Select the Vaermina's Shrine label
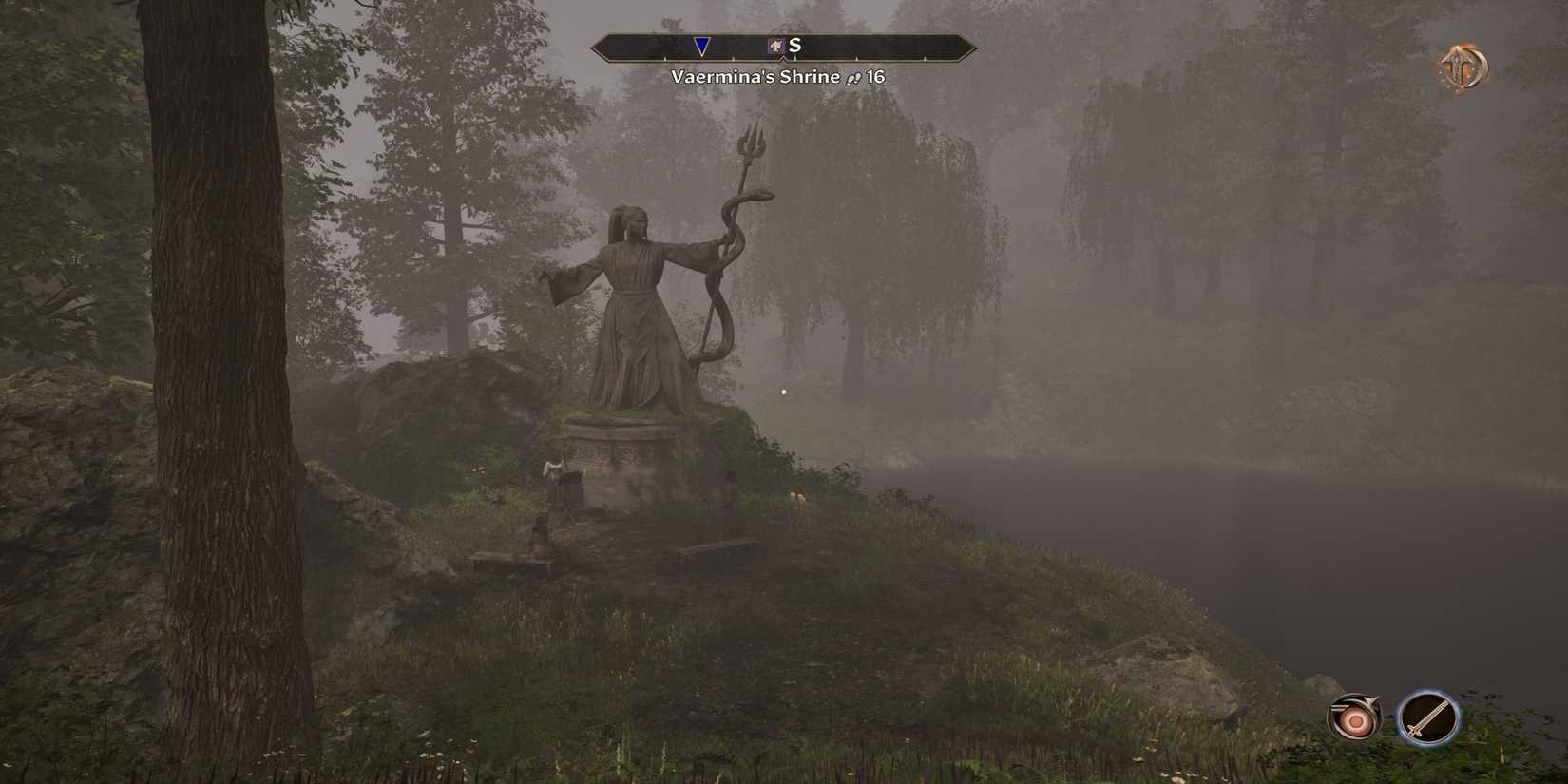Screen dimensions: 1568x784 [755, 77]
